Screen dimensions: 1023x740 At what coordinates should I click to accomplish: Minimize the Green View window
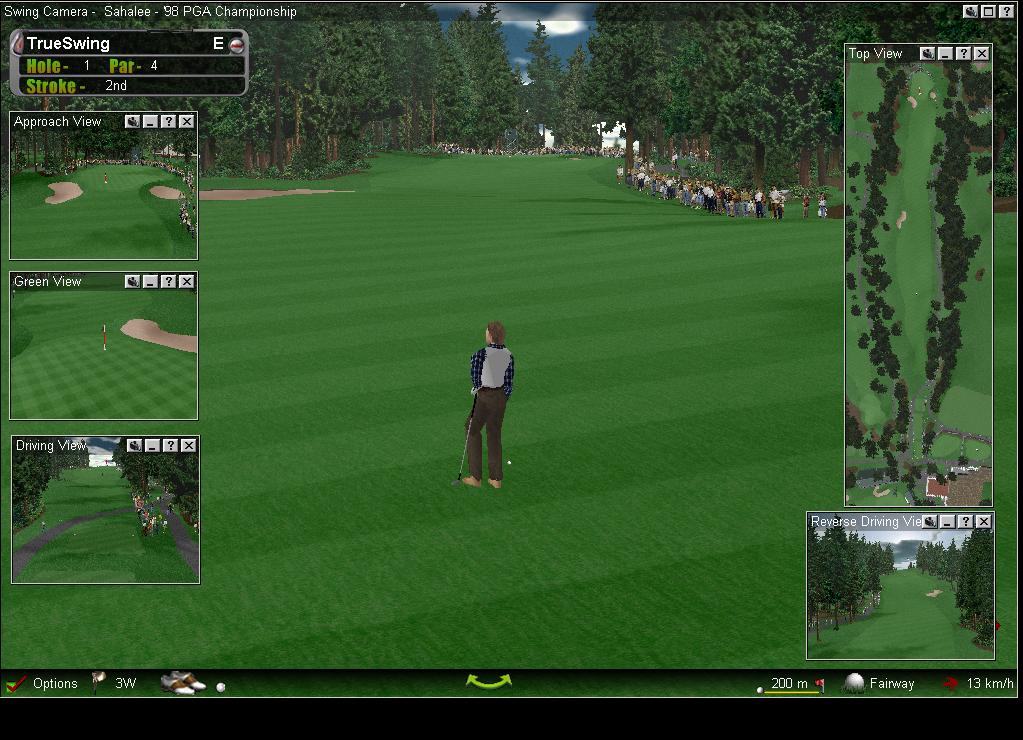pos(151,282)
